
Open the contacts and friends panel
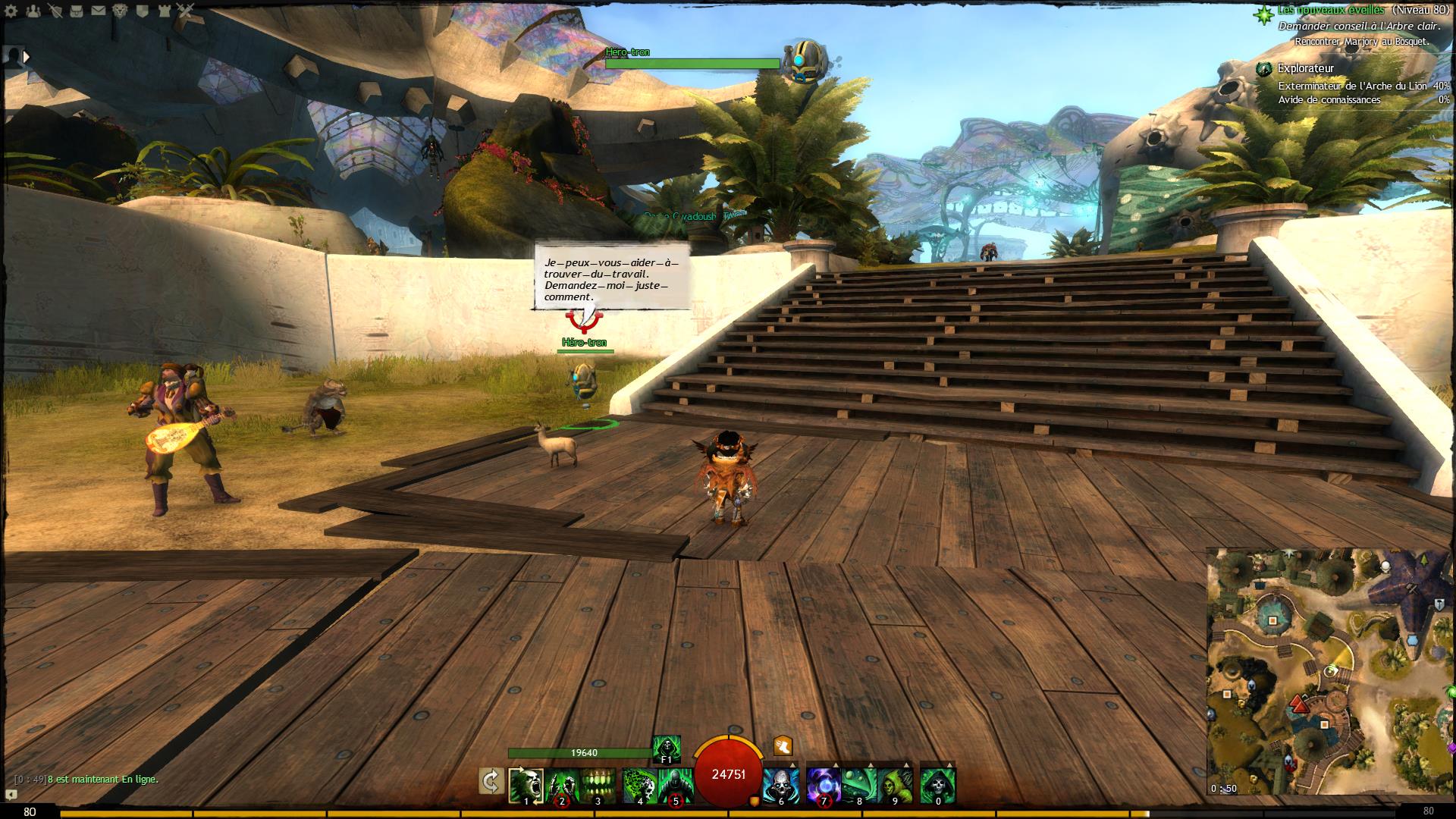pyautogui.click(x=34, y=11)
